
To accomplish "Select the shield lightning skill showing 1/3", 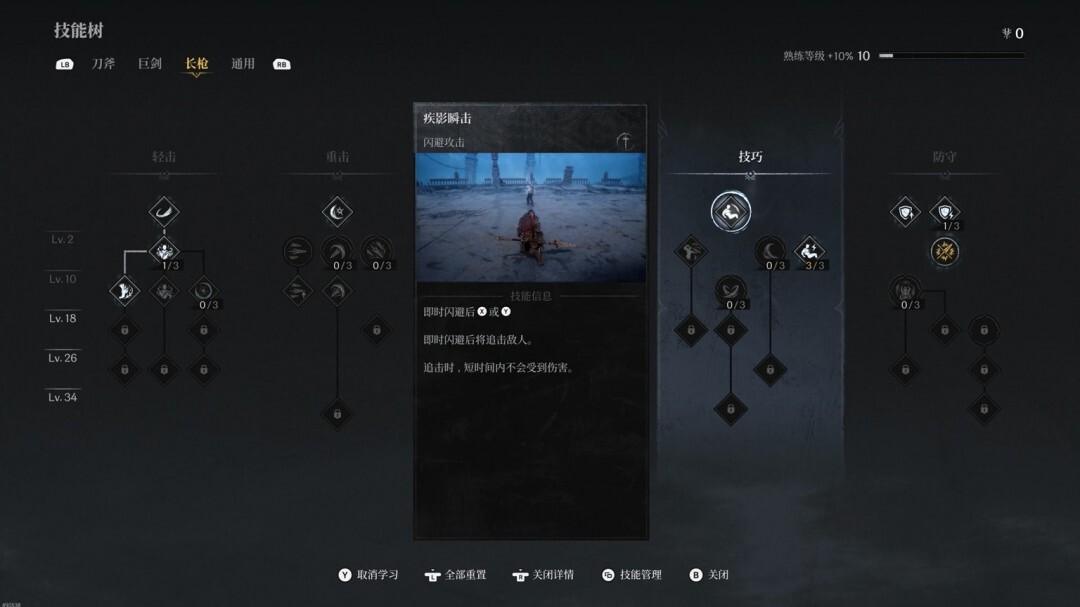I will point(945,211).
